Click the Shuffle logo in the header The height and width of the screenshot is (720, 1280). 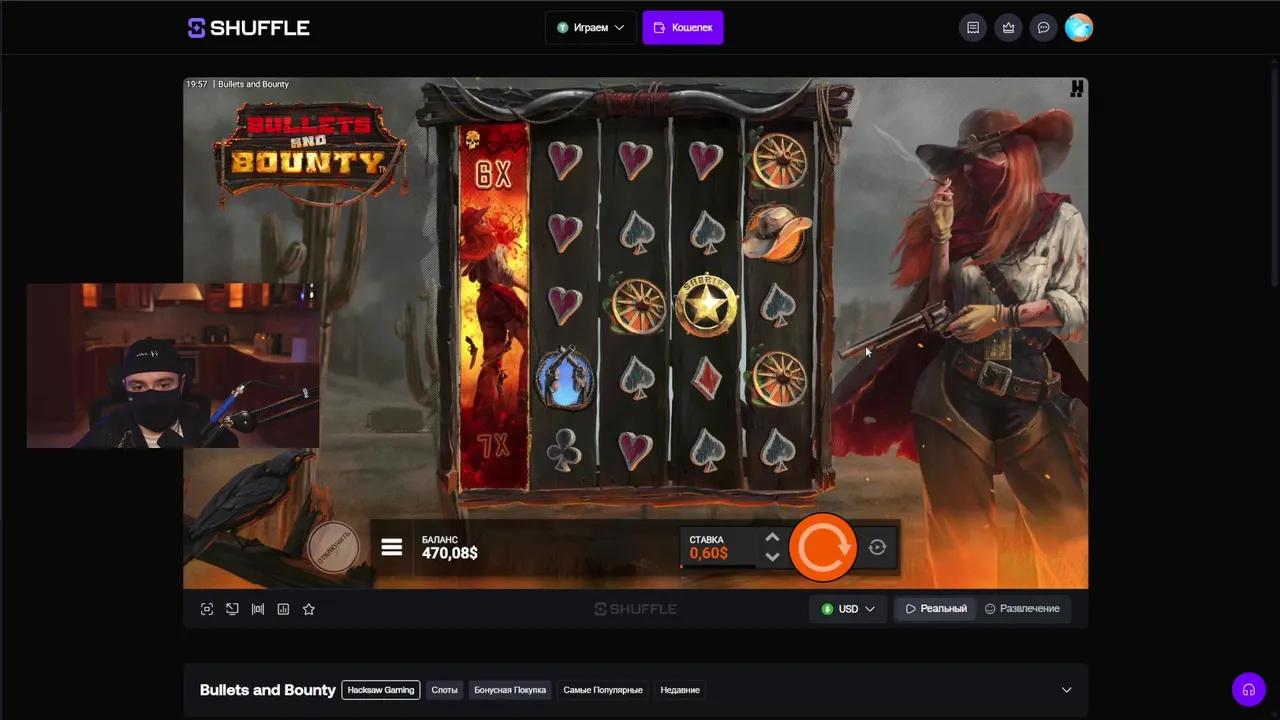point(248,27)
